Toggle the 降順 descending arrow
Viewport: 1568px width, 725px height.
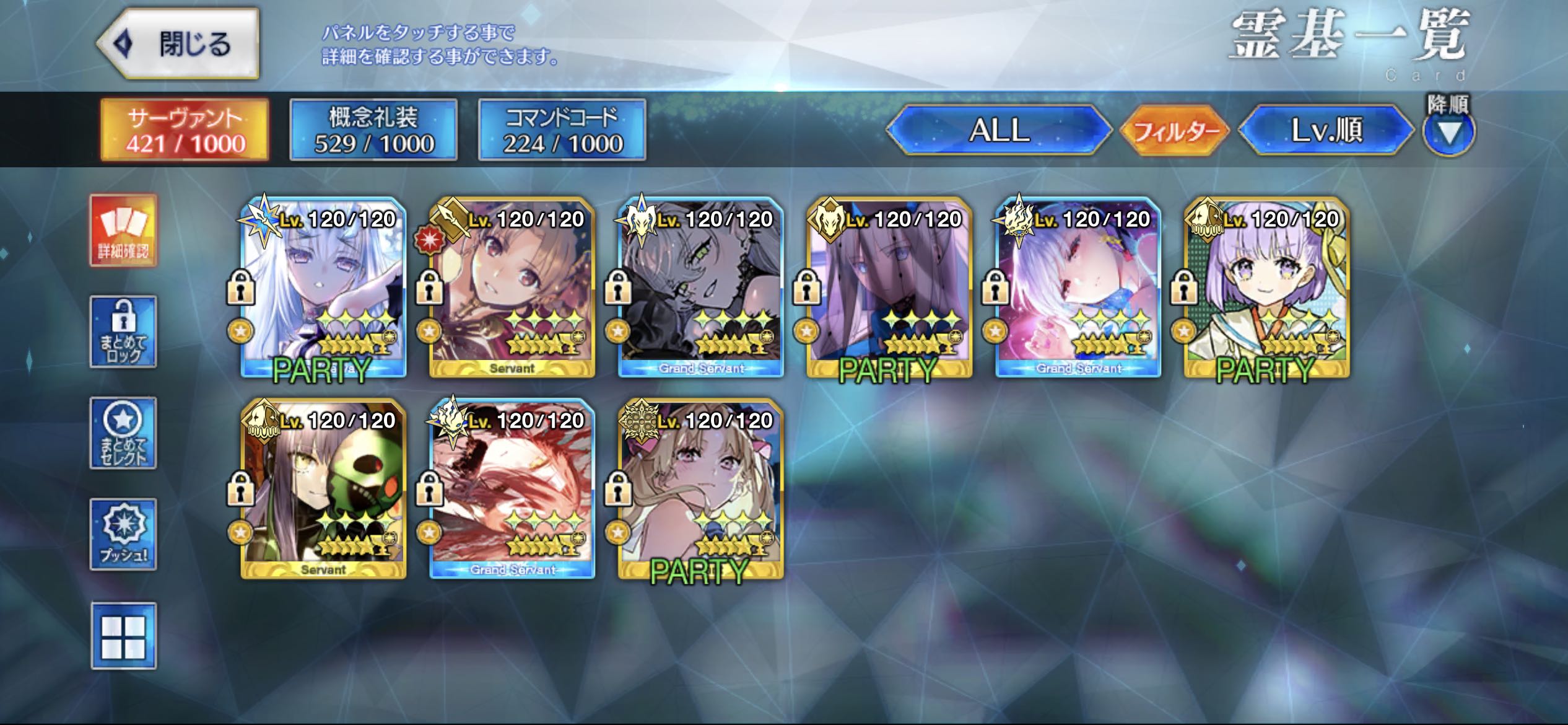(x=1448, y=132)
